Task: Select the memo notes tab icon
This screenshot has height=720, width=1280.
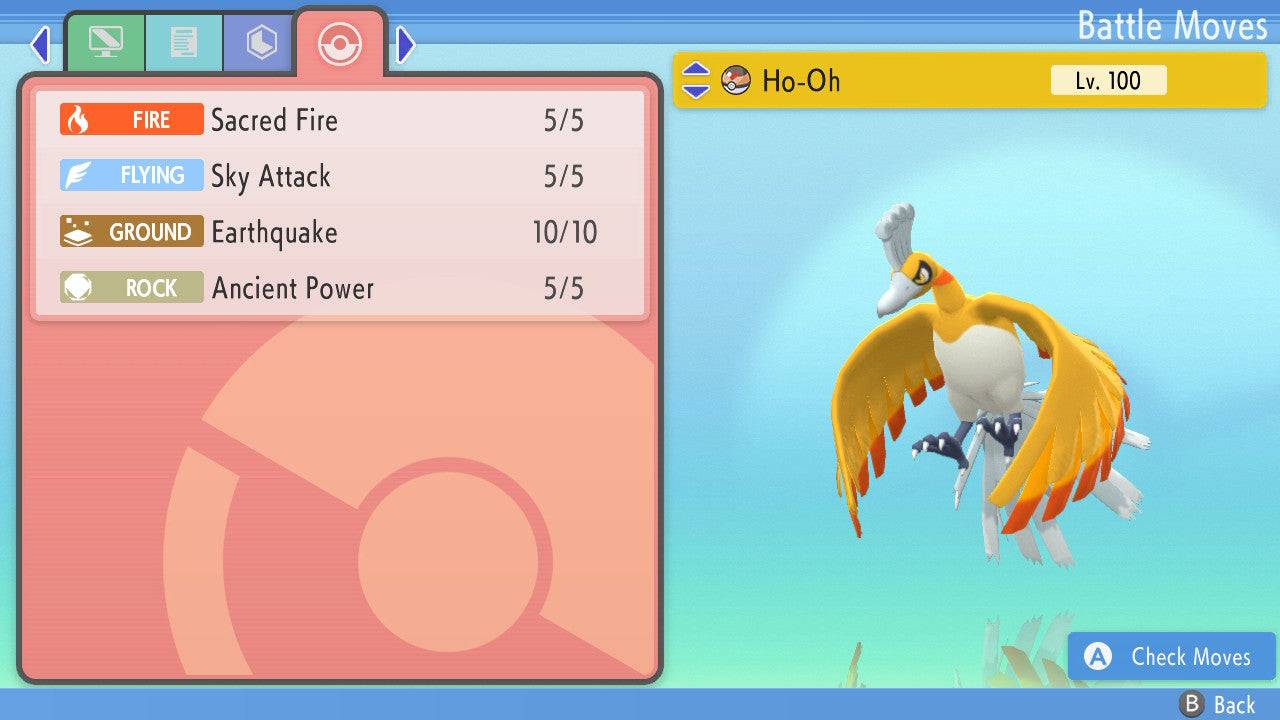Action: (183, 42)
